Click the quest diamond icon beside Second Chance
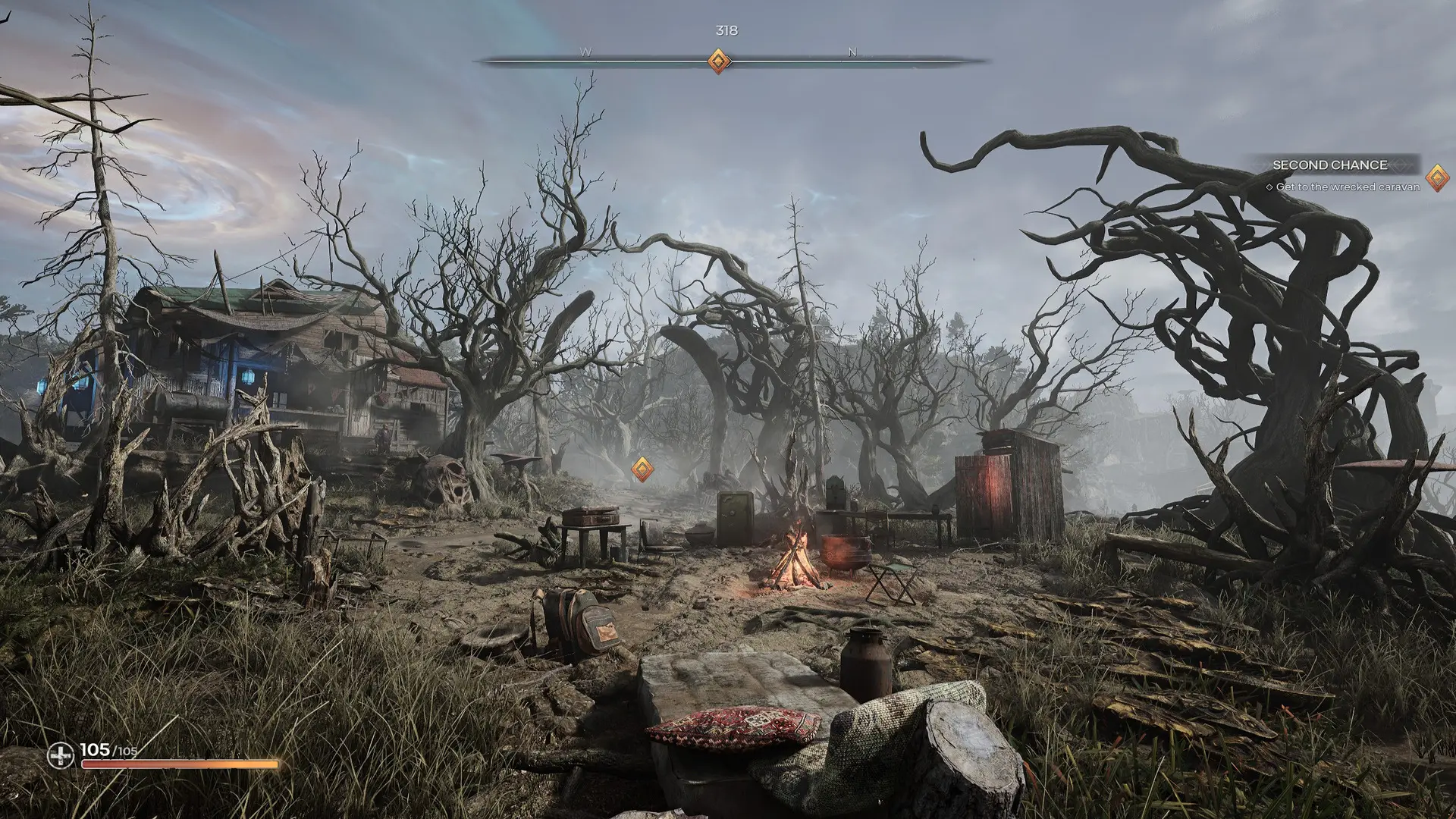Viewport: 1456px width, 819px height. coord(1436,178)
